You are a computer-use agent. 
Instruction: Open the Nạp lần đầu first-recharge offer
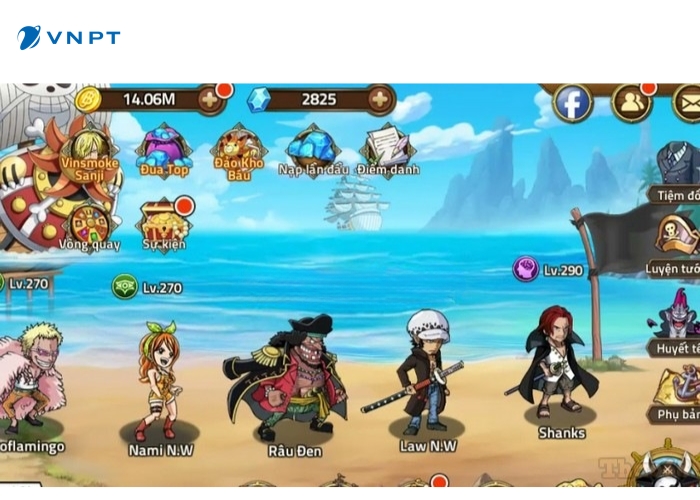pos(313,148)
